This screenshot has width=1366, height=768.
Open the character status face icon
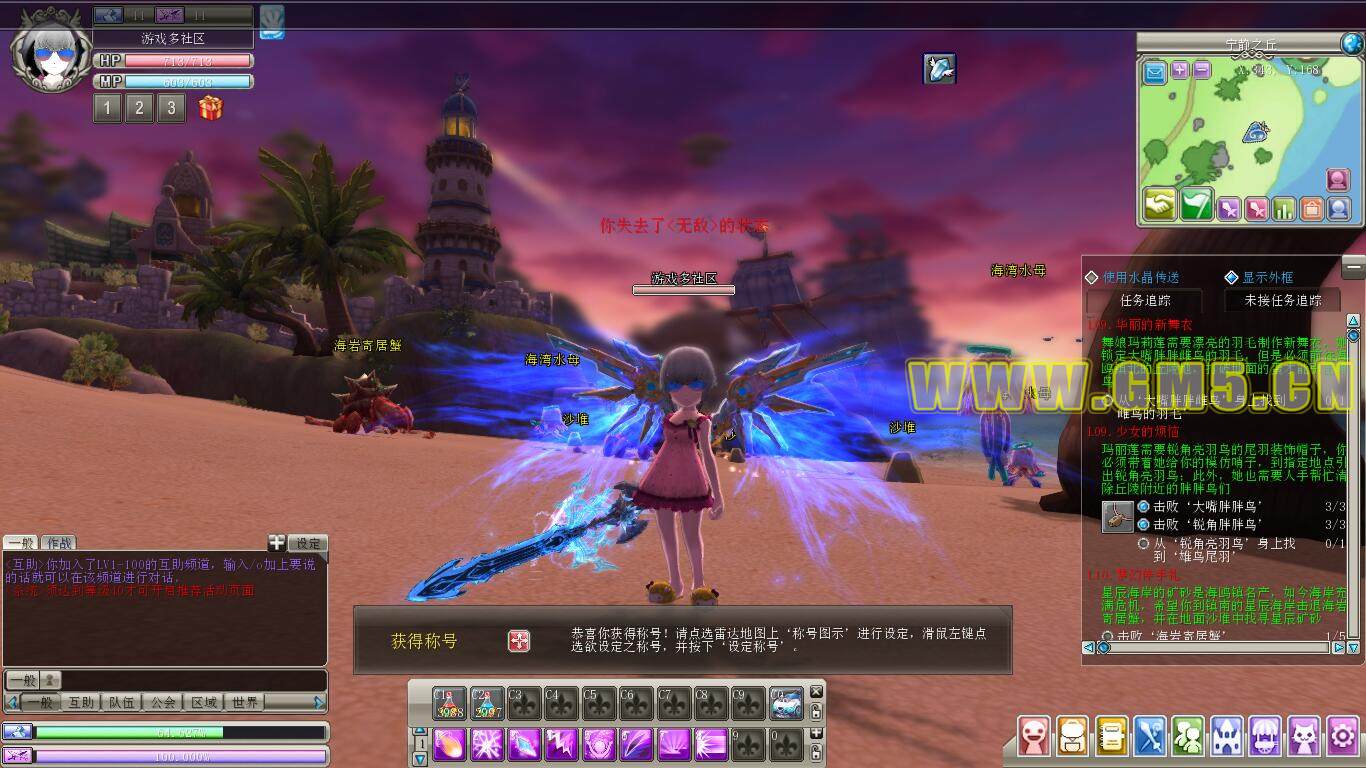[x=1035, y=737]
